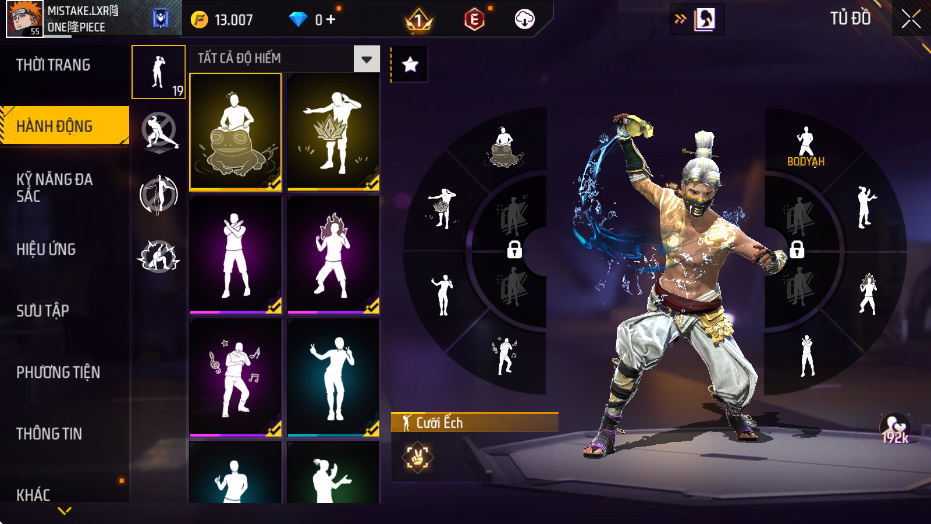
Task: Show the Thông Tin section
Action: [49, 434]
